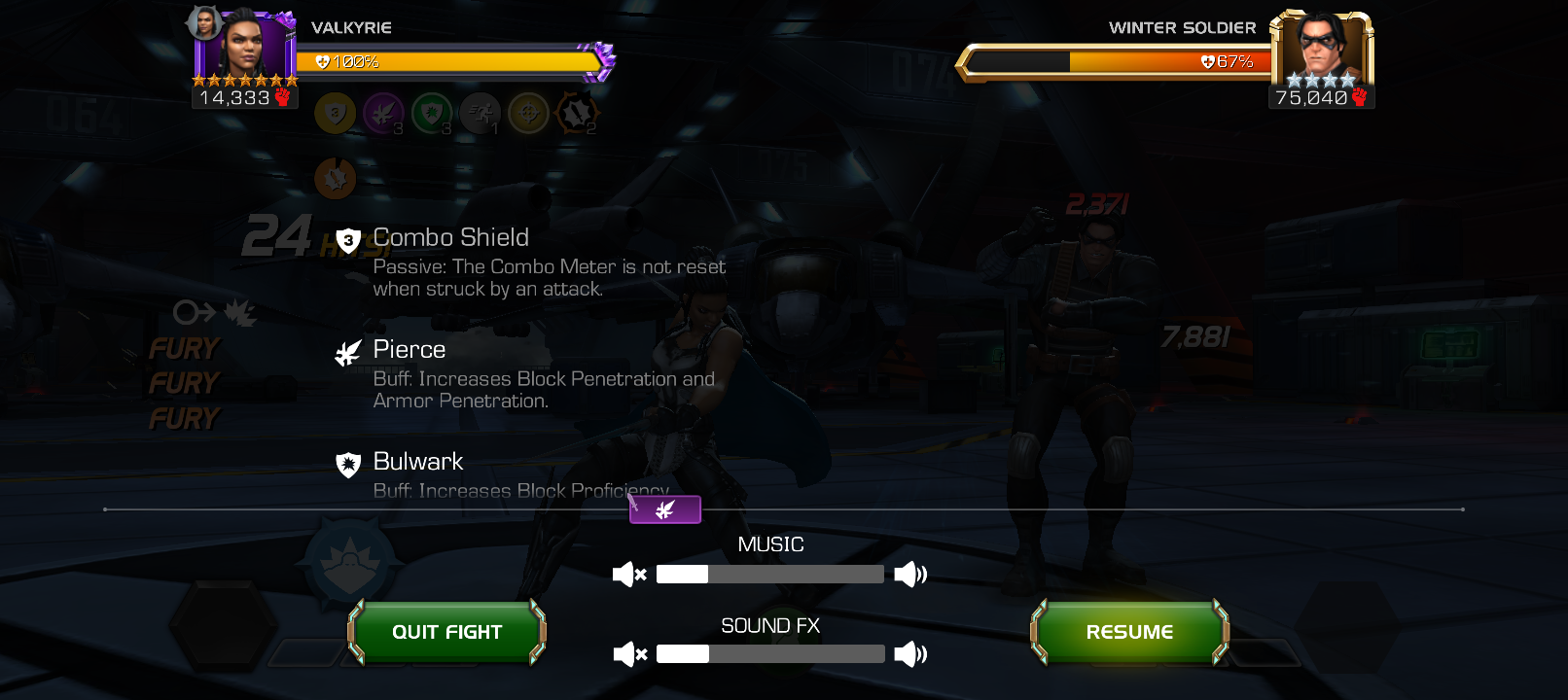Set sound FX volume to maximum
1568x700 pixels.
pos(910,654)
